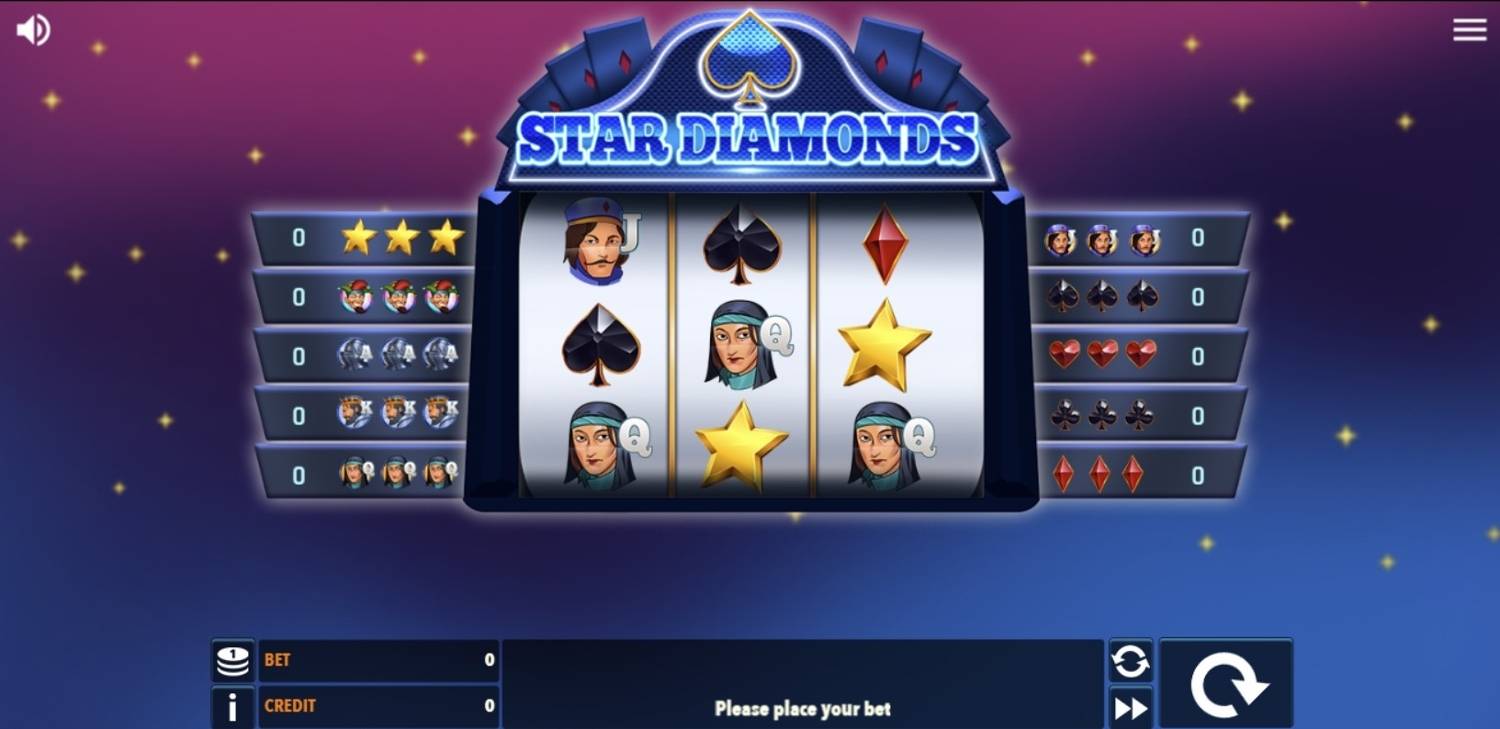Click the chip bet selector icon
The height and width of the screenshot is (729, 1500).
(232, 660)
